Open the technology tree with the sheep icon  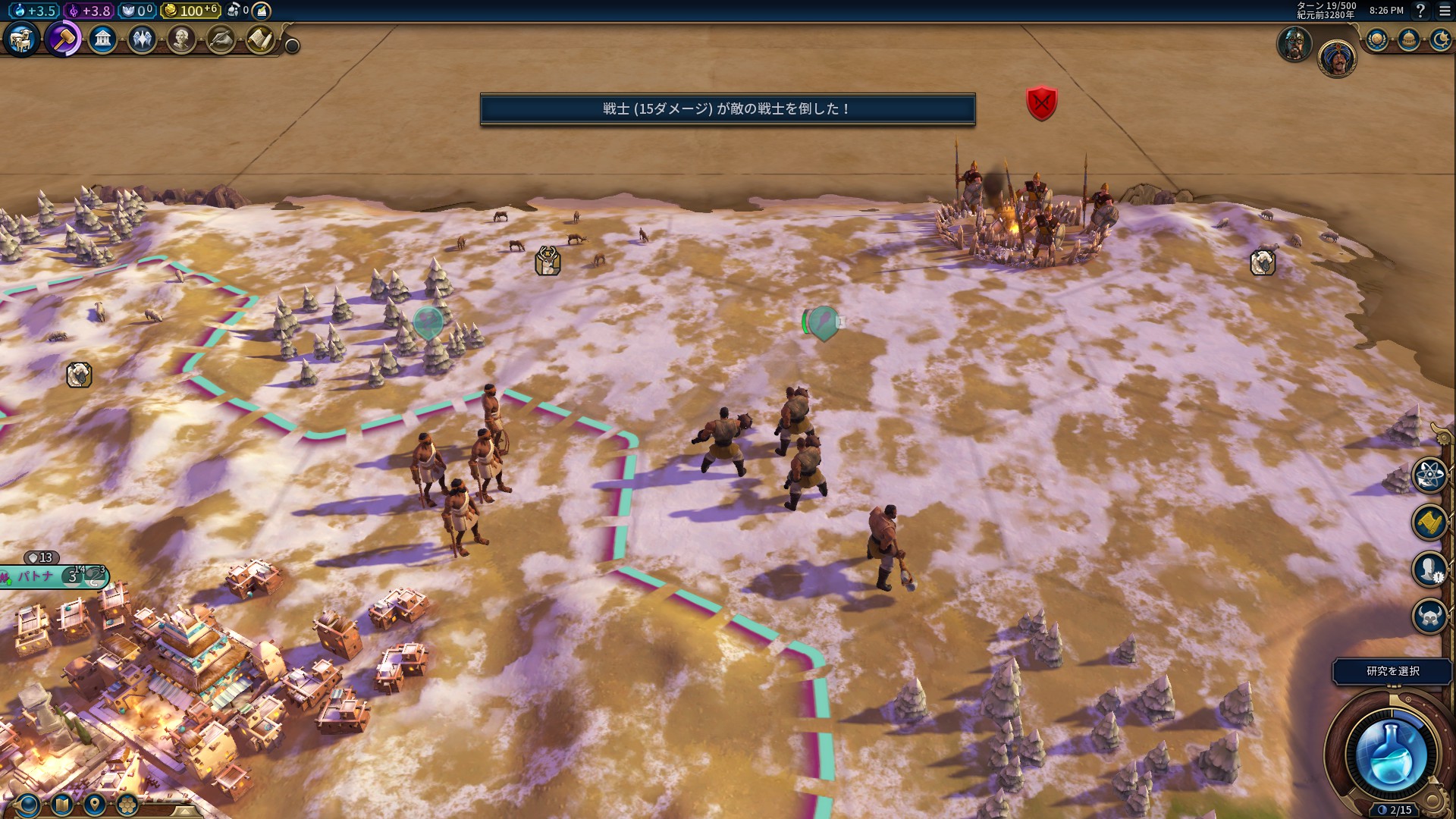coord(21,39)
